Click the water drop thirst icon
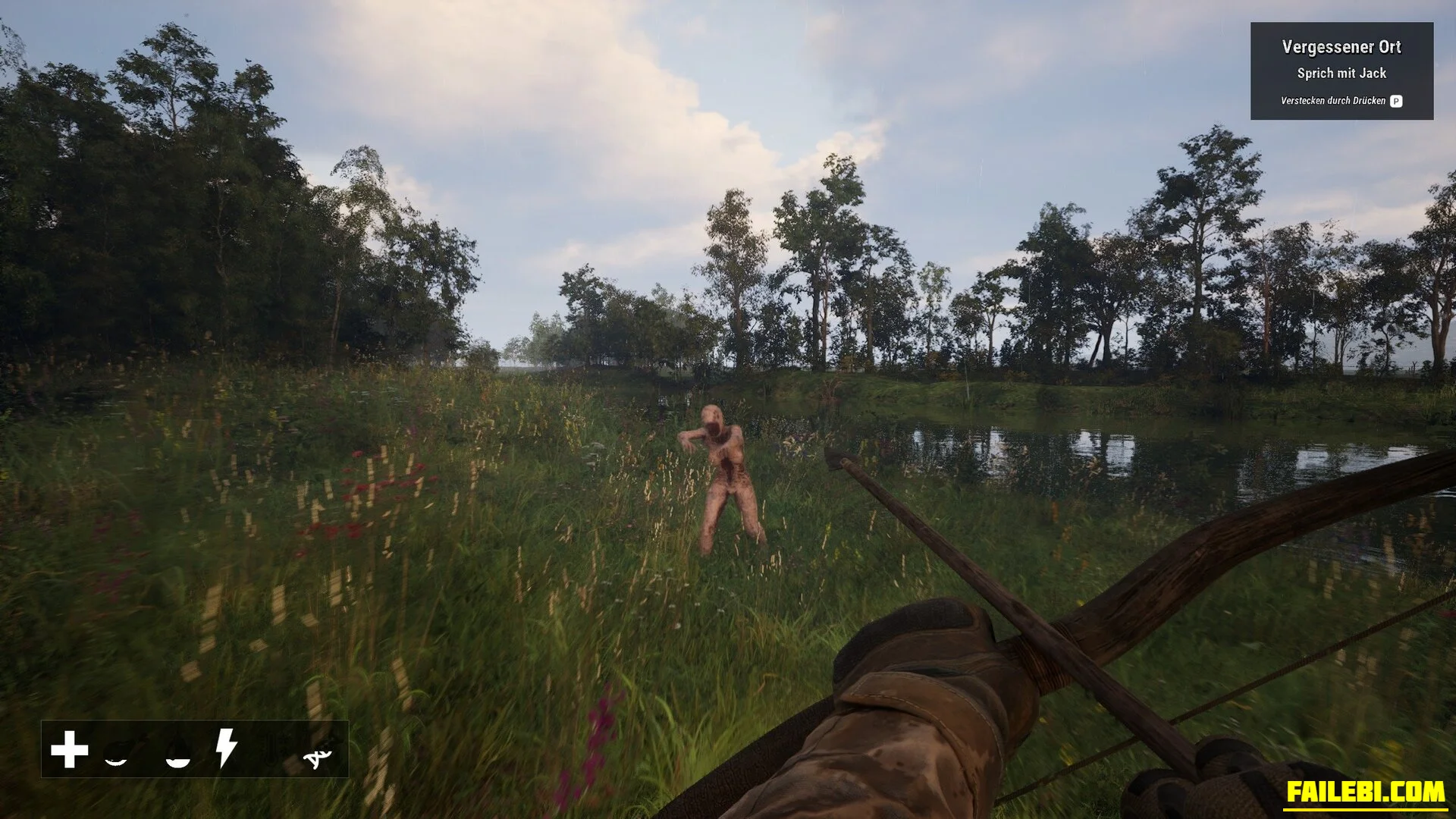1456x819 pixels. (x=178, y=751)
